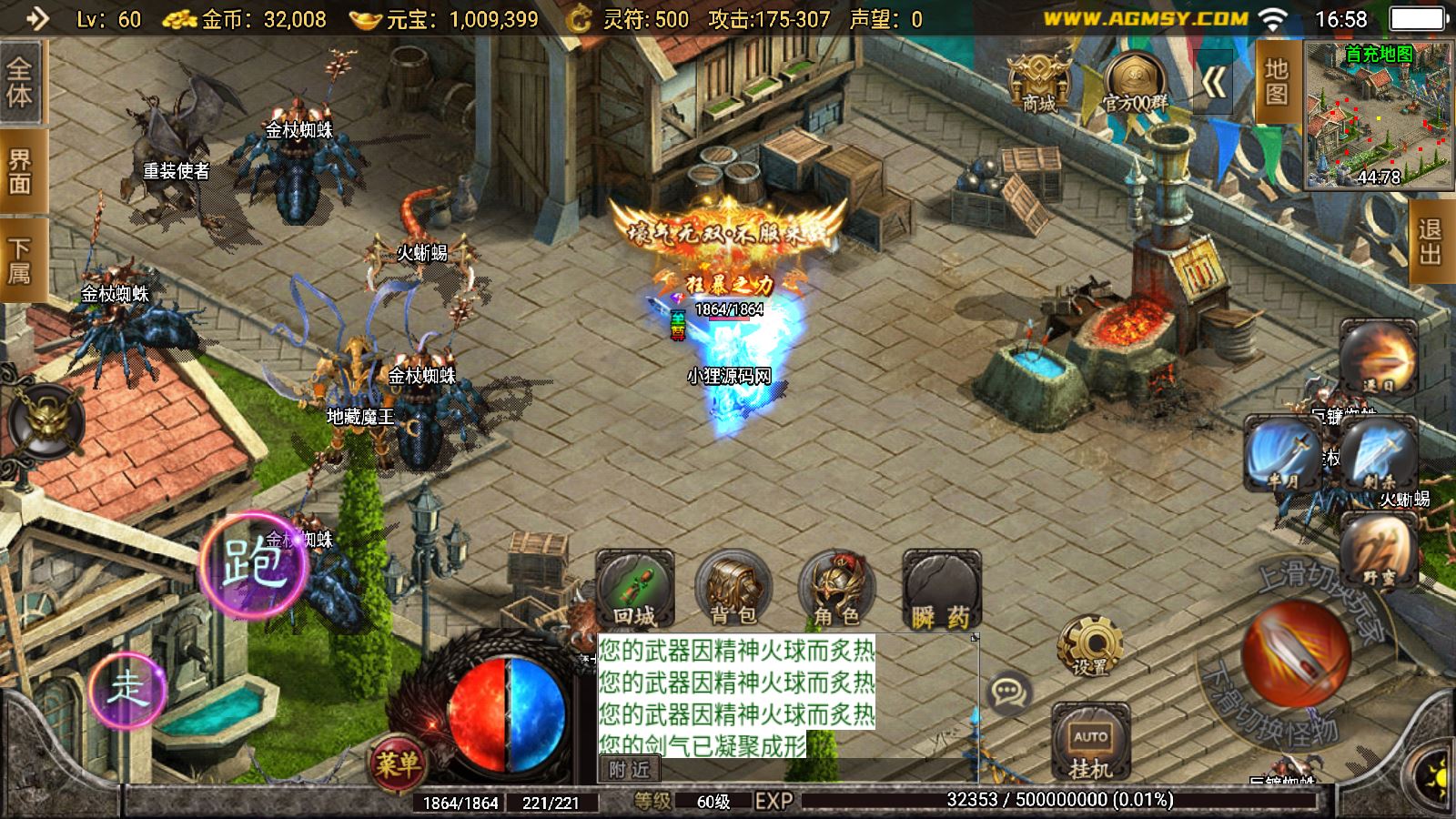This screenshot has width=1456, height=819.
Task: Open the 角色 character sheet
Action: click(x=836, y=590)
